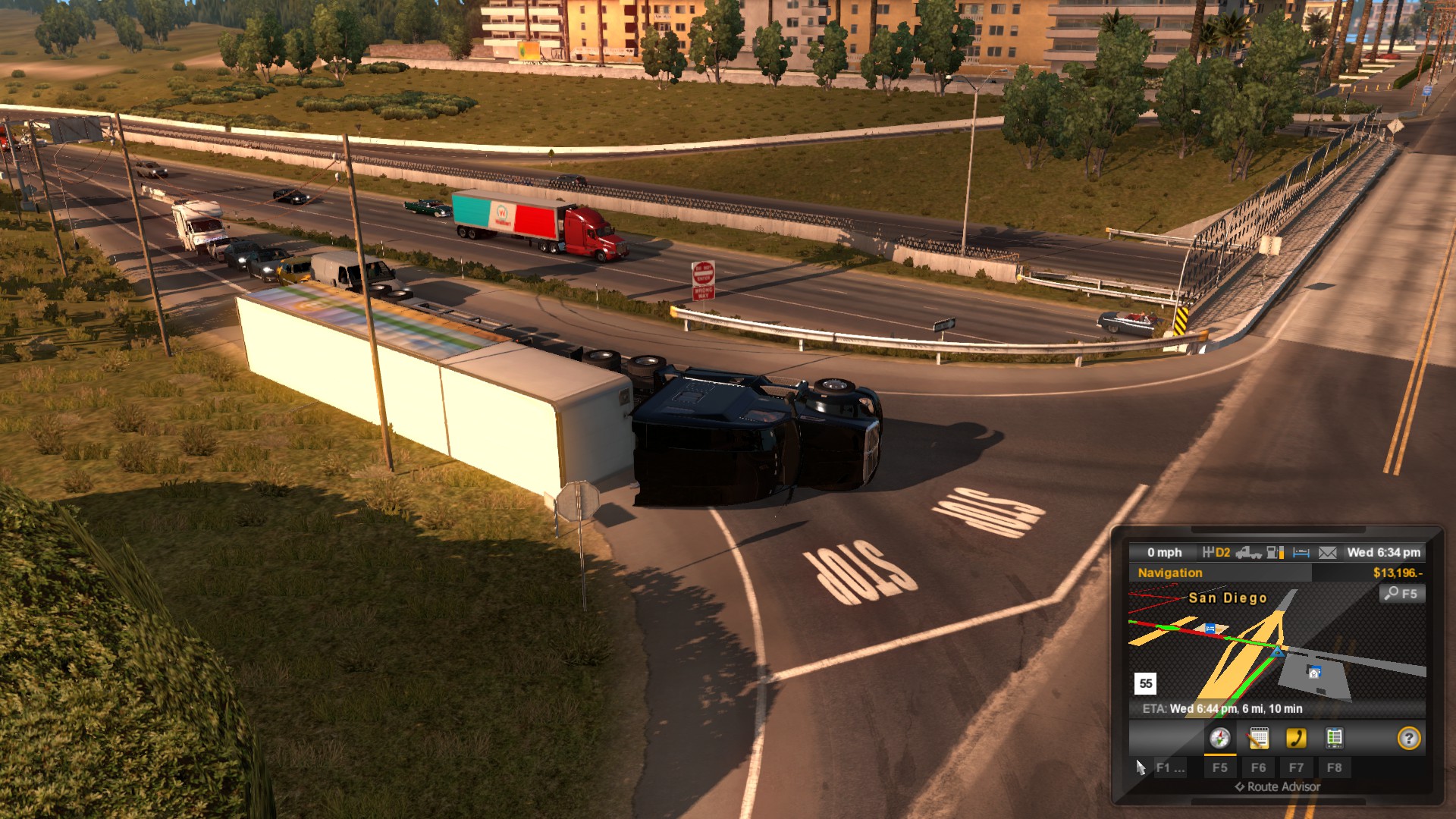Select the blue bed rest icon

point(1301,553)
